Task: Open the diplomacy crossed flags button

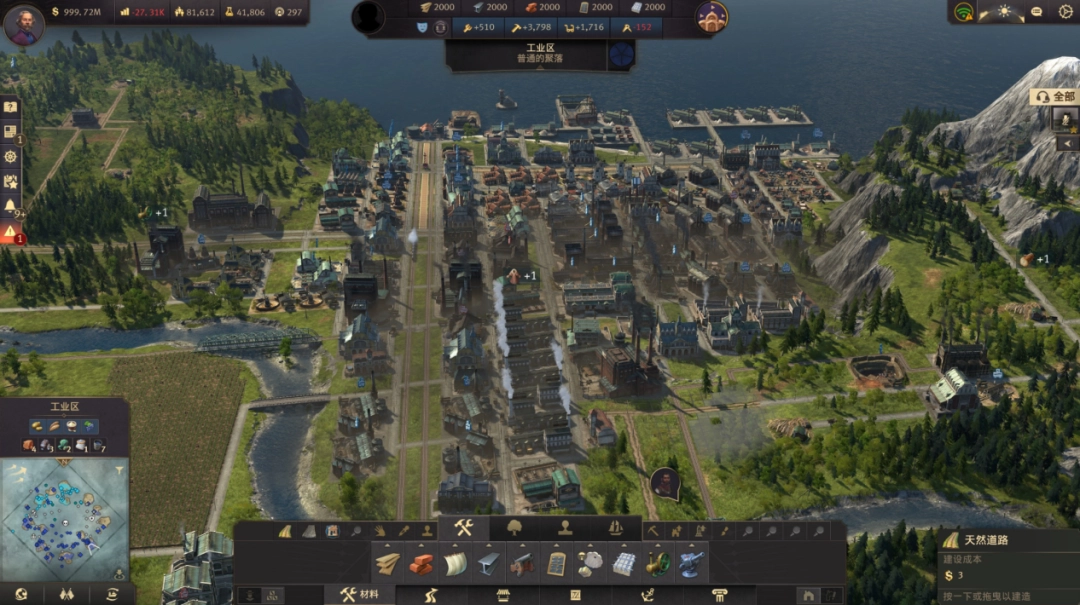Action: [x=67, y=594]
